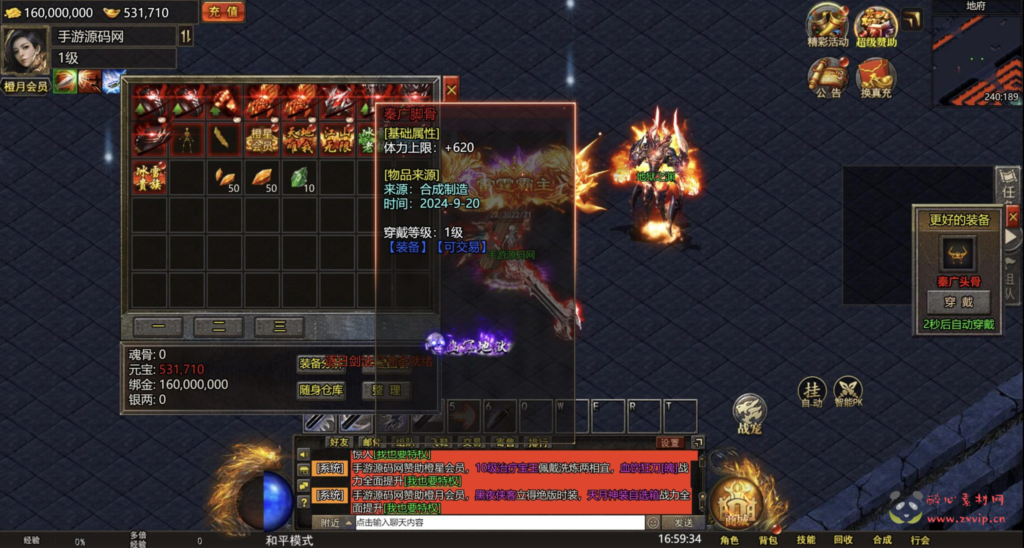Select the 冰雪贵族 item slot
This screenshot has height=548, width=1024.
pyautogui.click(x=150, y=177)
